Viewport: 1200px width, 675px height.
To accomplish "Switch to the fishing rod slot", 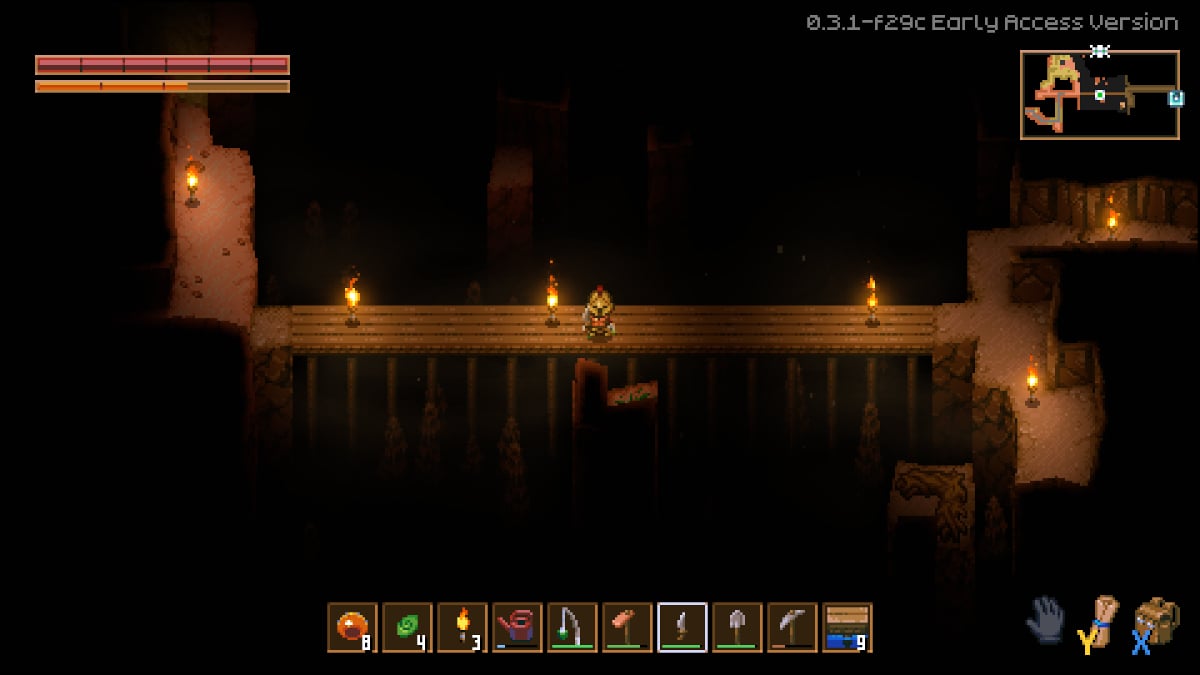I will click(x=572, y=627).
